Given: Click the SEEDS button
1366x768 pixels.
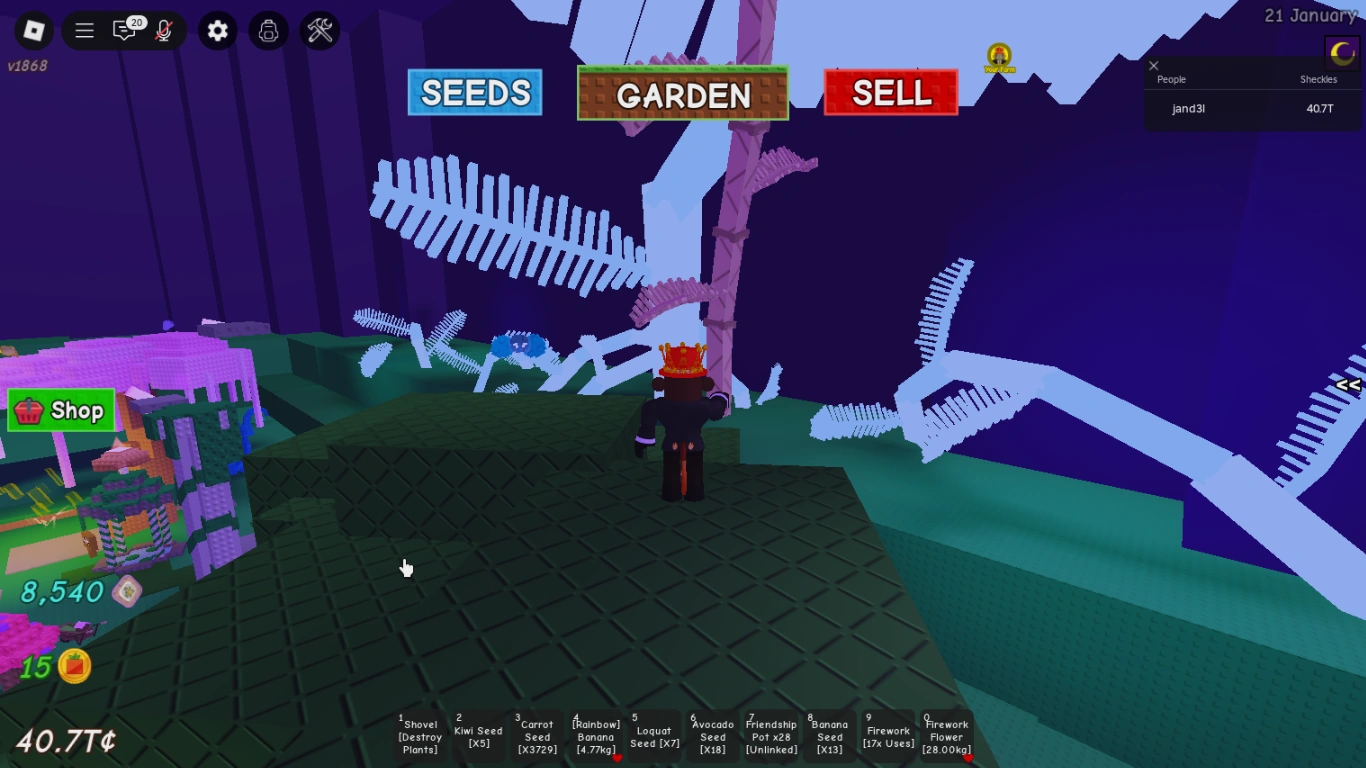Looking at the screenshot, I should click(475, 94).
